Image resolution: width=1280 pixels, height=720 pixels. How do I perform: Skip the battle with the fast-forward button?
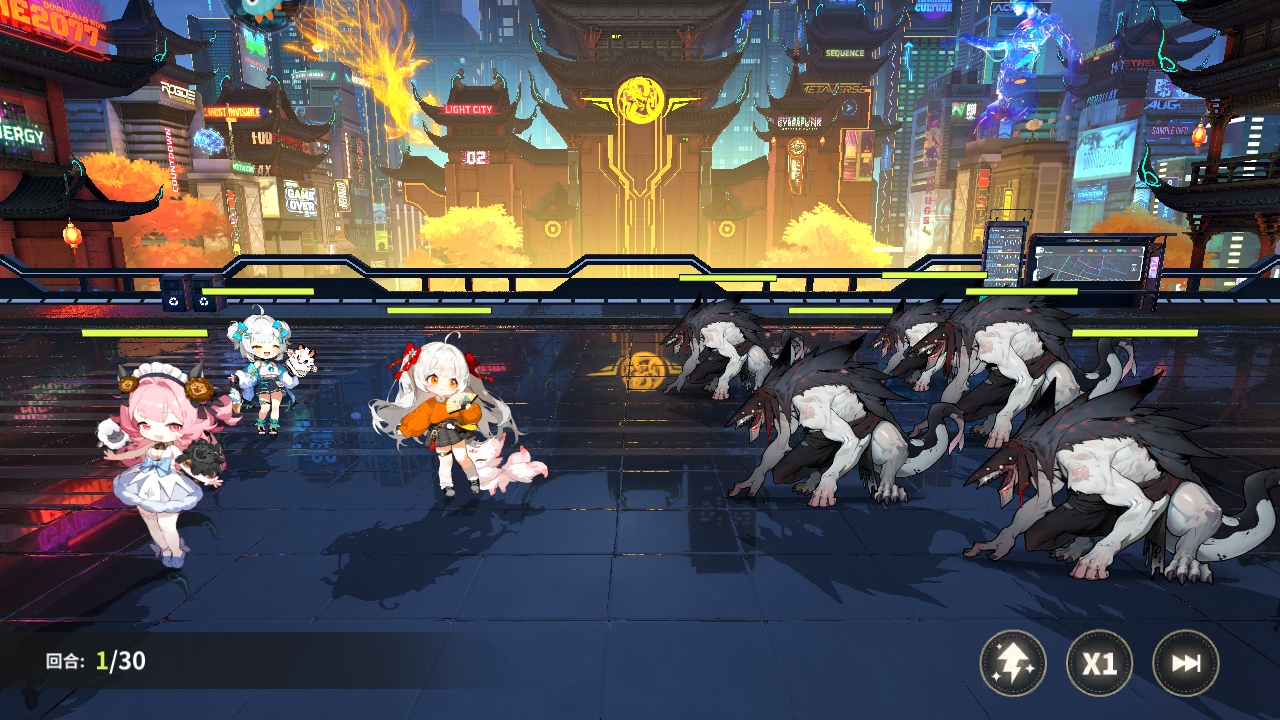point(1186,663)
